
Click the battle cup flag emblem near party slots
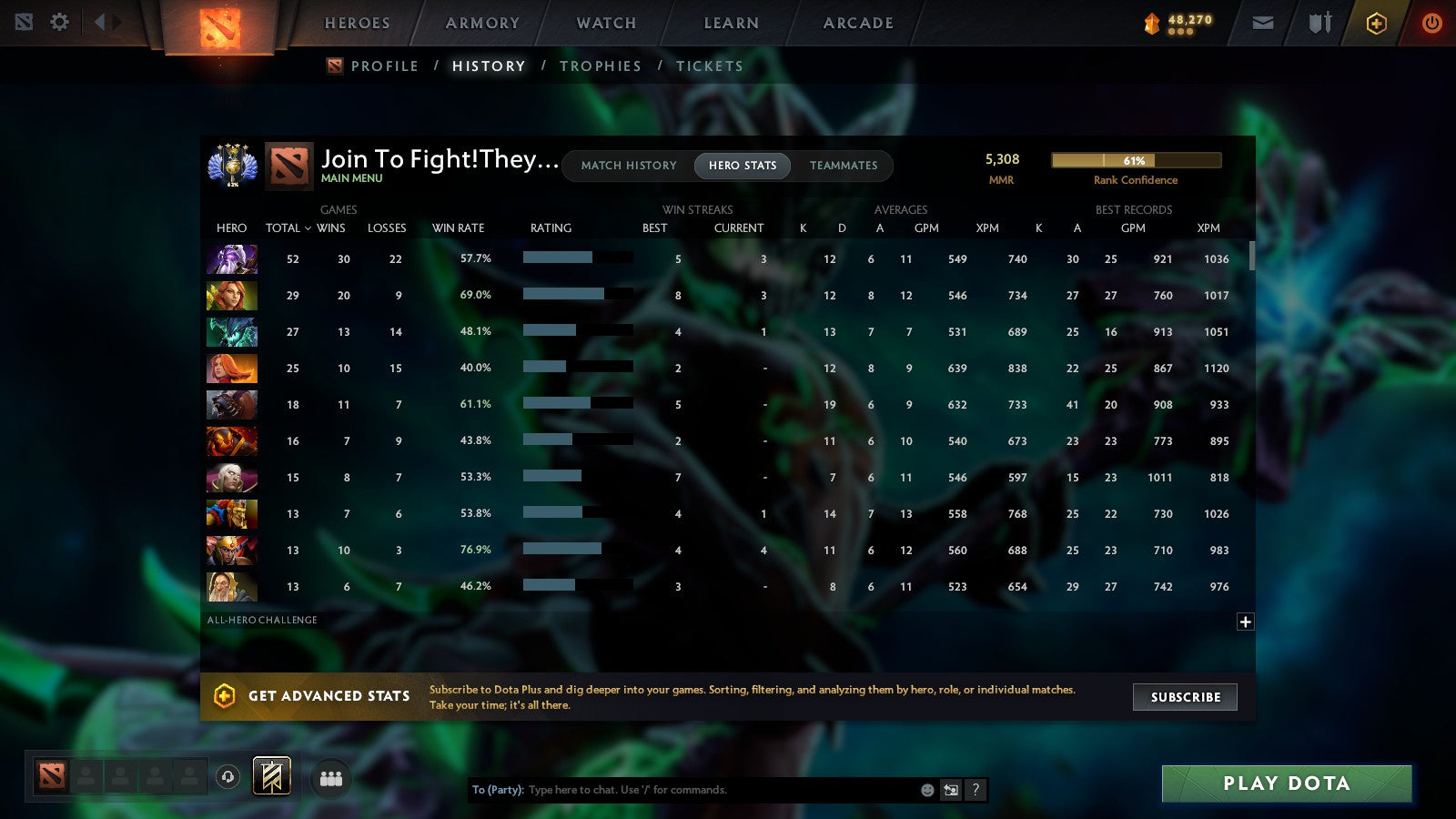coord(271,775)
